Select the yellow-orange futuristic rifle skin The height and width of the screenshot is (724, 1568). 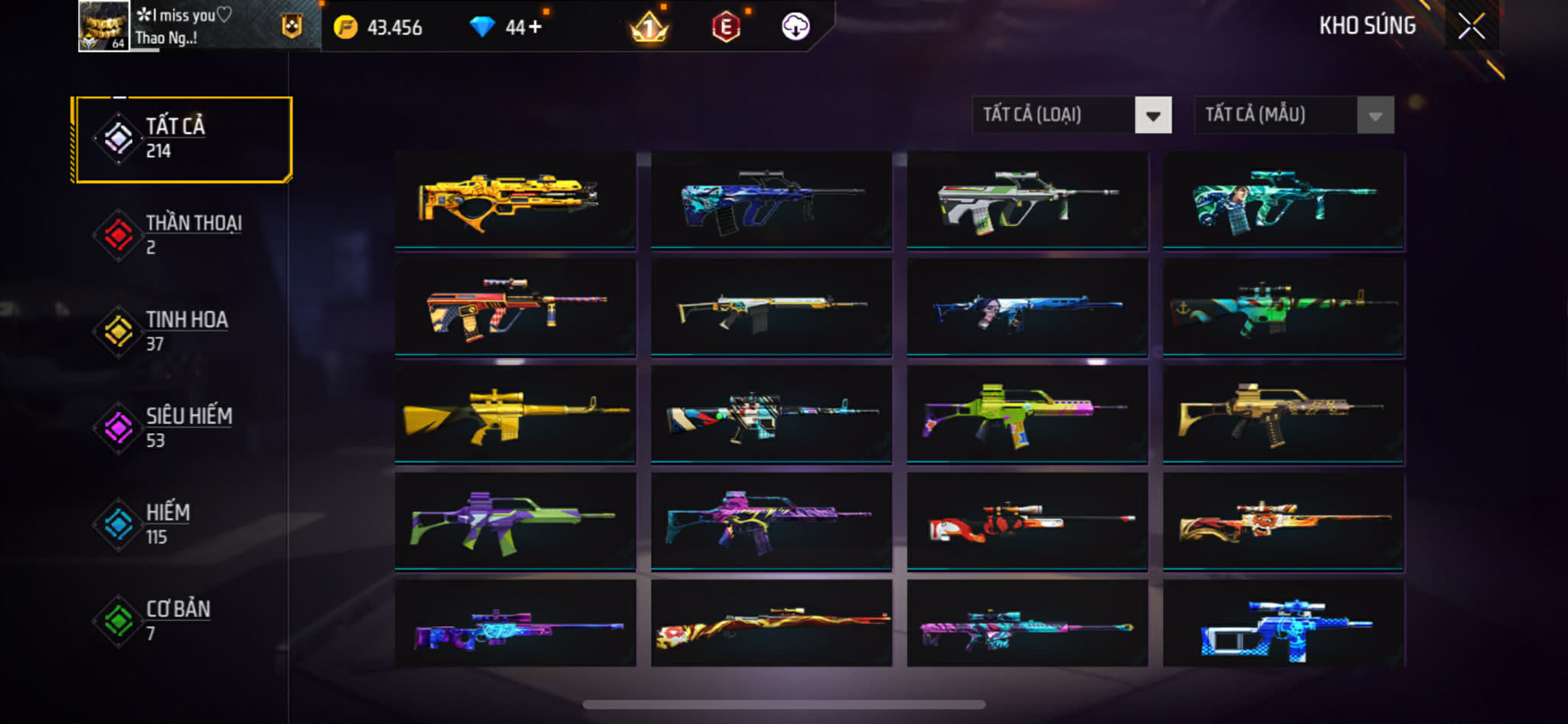pyautogui.click(x=514, y=201)
